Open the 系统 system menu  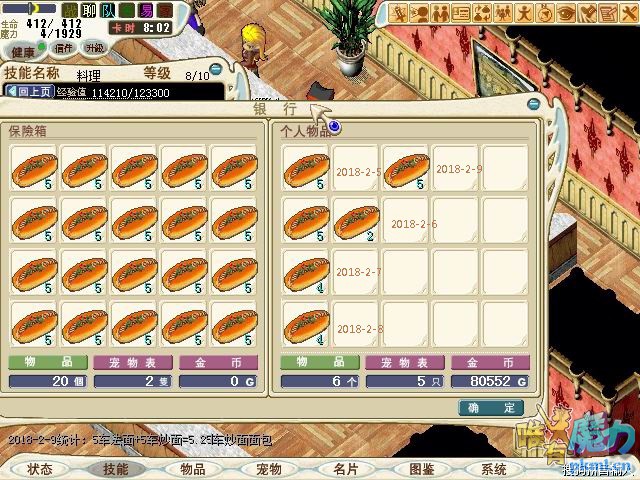pyautogui.click(x=494, y=468)
